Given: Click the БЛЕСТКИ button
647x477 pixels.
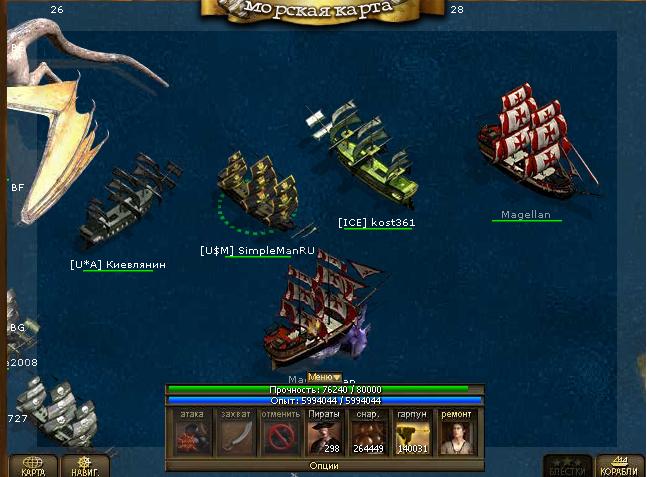Looking at the screenshot, I should (566, 466).
